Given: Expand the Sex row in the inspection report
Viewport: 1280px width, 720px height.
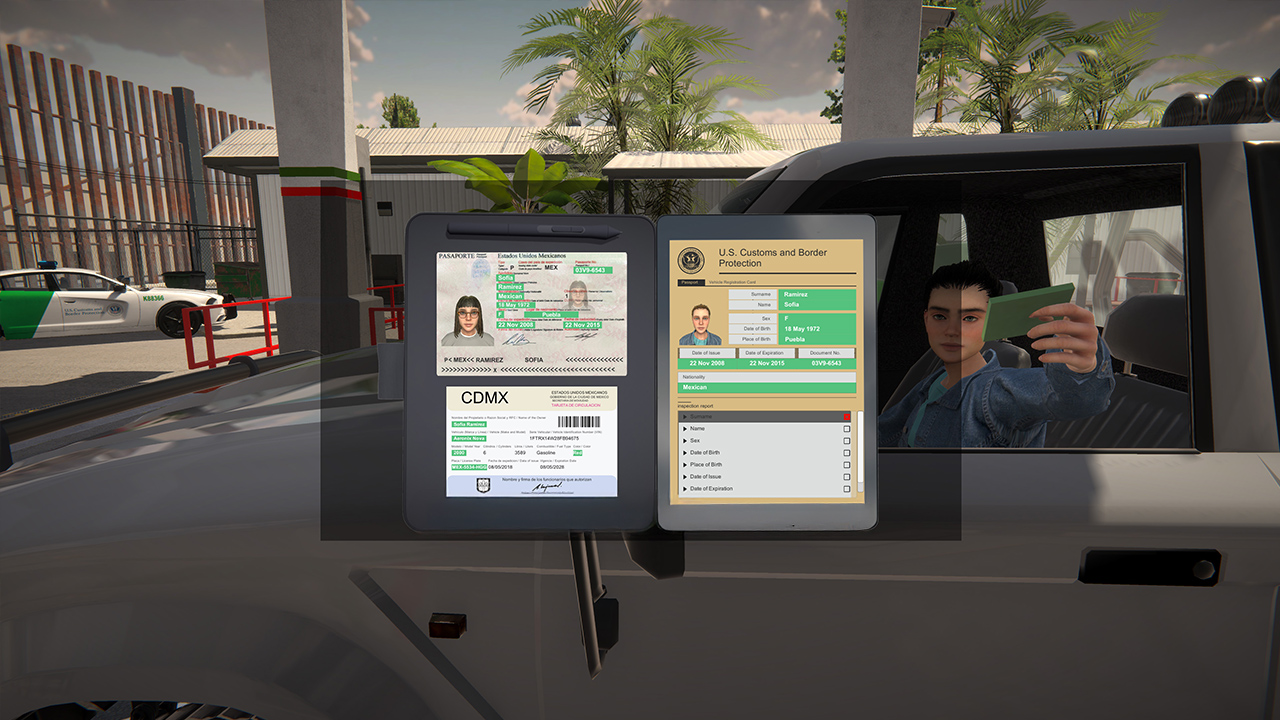Looking at the screenshot, I should 685,439.
